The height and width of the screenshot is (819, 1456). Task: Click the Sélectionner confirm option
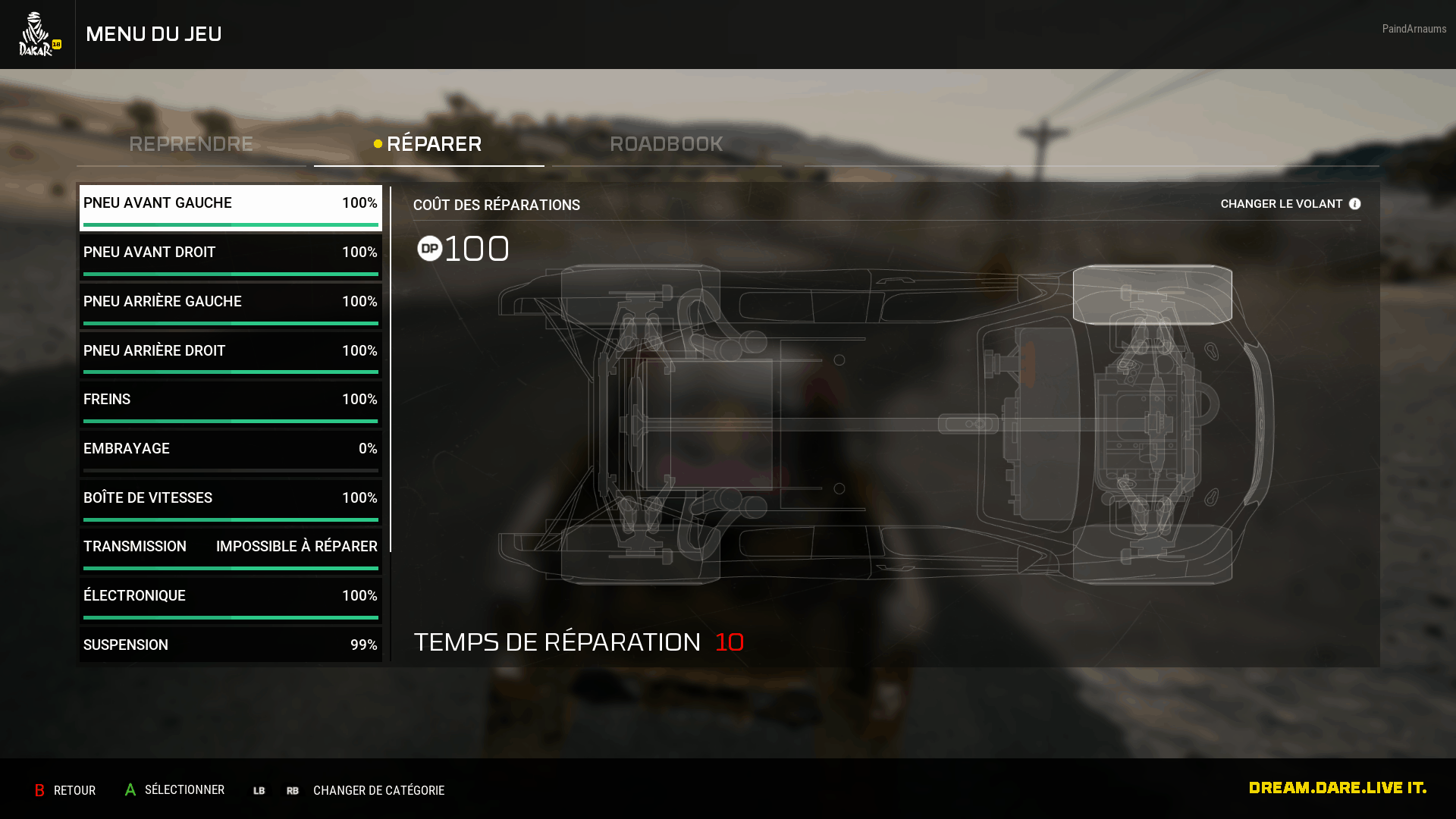tap(175, 790)
